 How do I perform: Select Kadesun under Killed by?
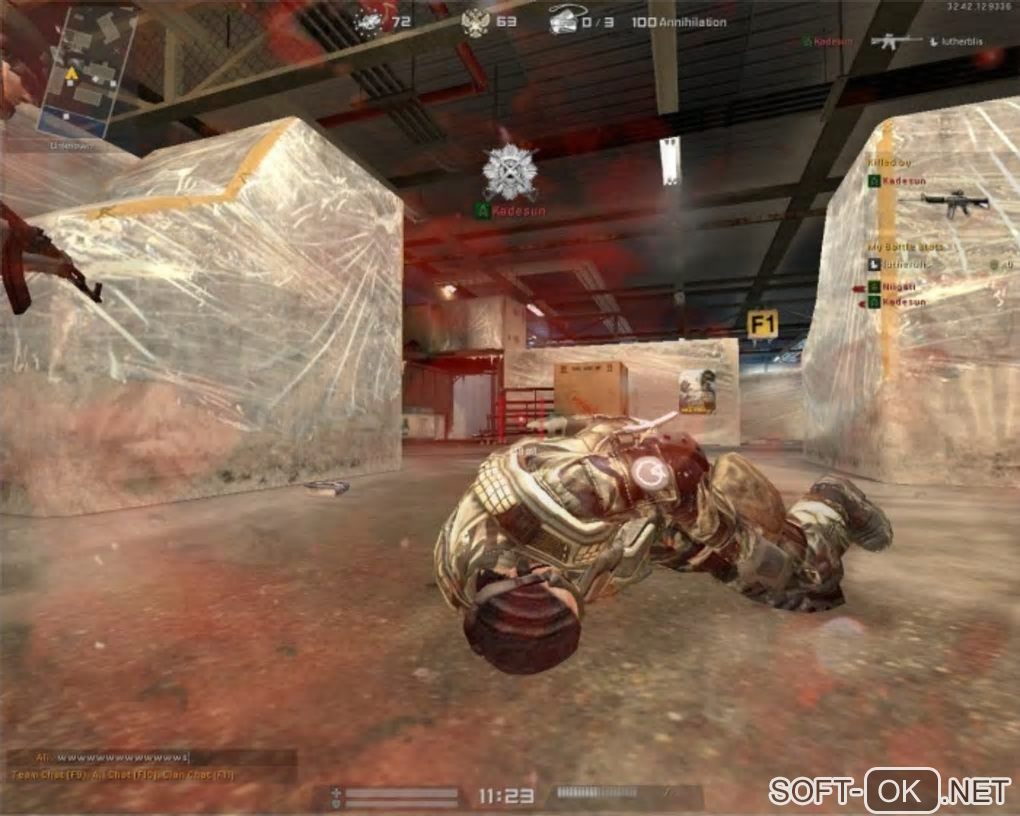904,181
